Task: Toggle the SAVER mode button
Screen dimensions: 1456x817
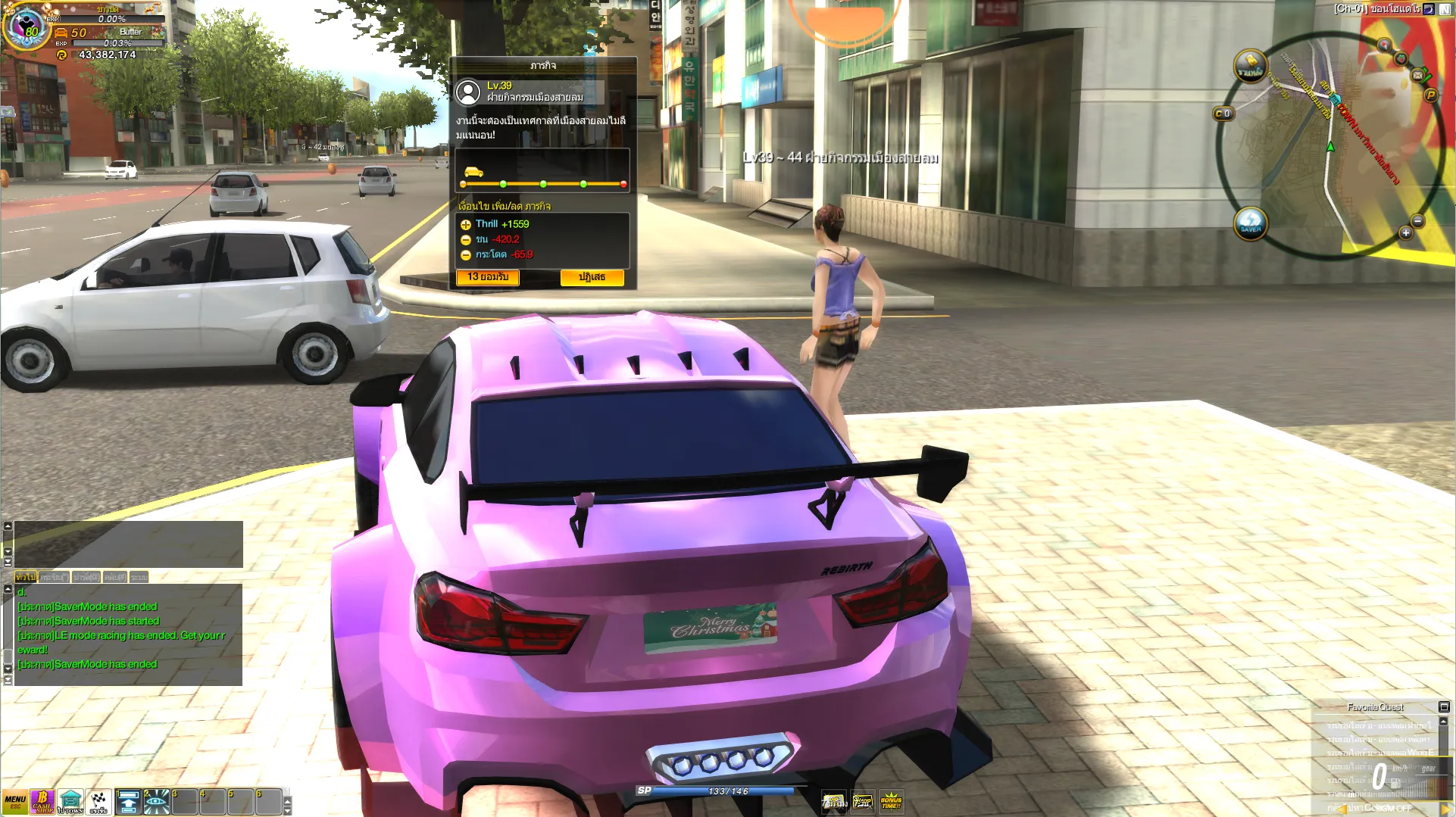Action: click(x=1250, y=224)
